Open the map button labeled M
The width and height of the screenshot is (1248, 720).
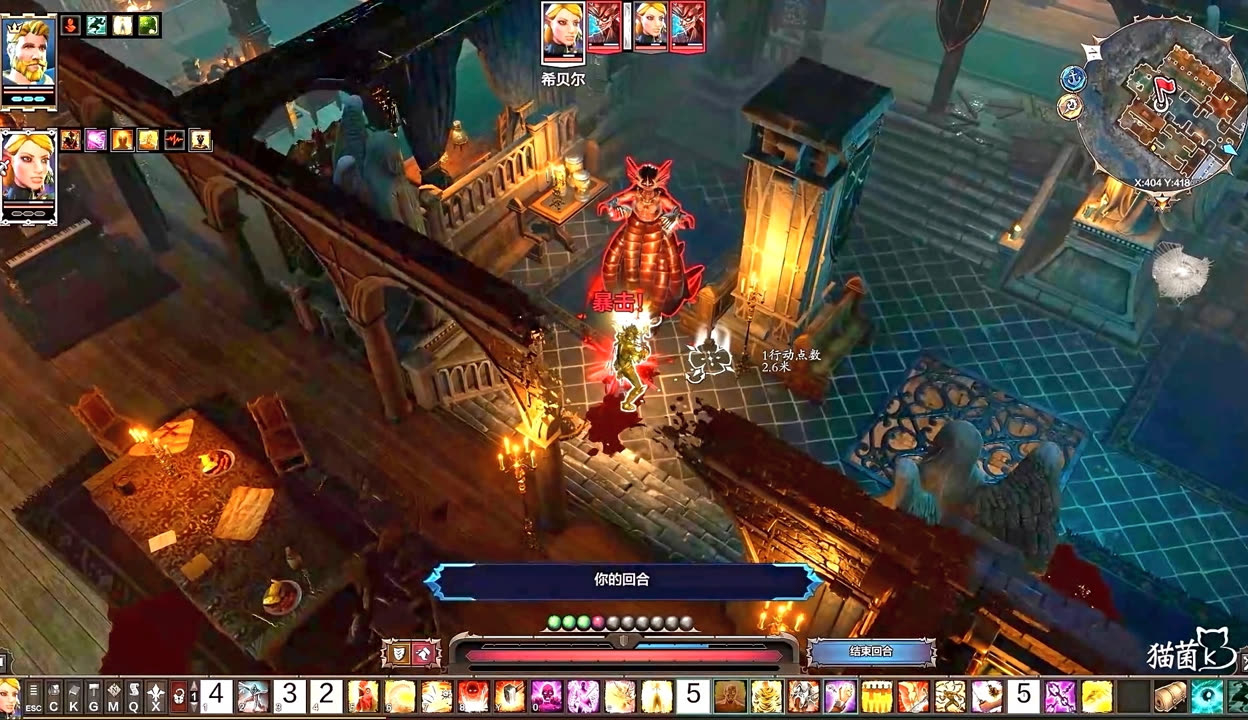(113, 696)
